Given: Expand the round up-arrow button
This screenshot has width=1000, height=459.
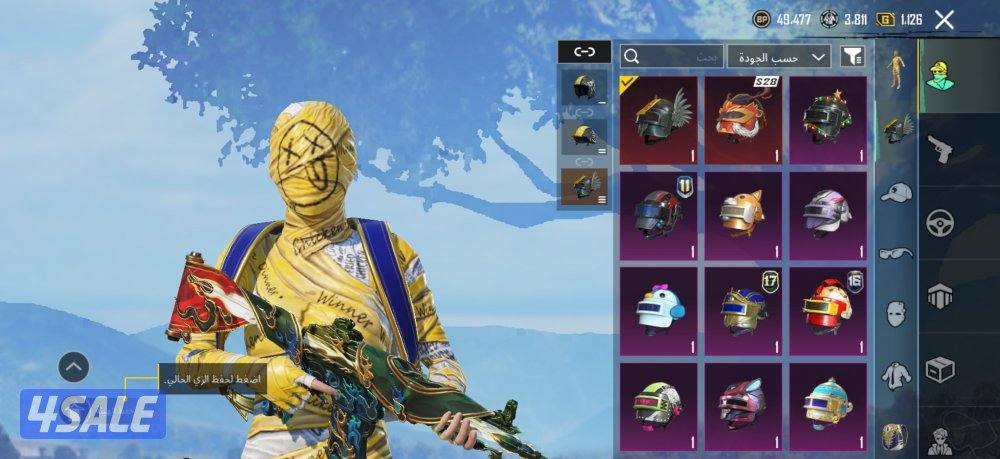Looking at the screenshot, I should click(73, 367).
